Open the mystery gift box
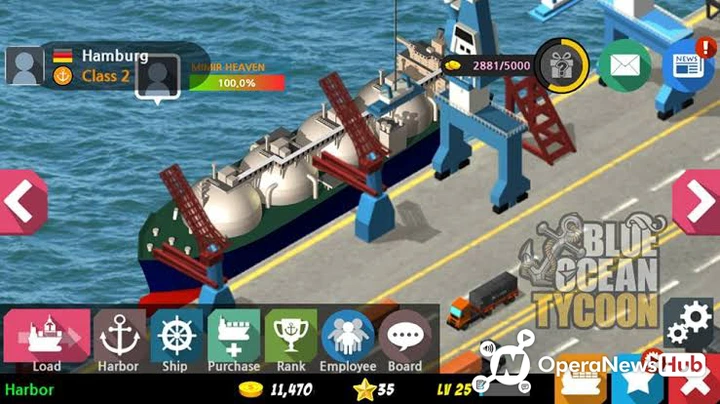The height and width of the screenshot is (404, 720). pyautogui.click(x=562, y=65)
